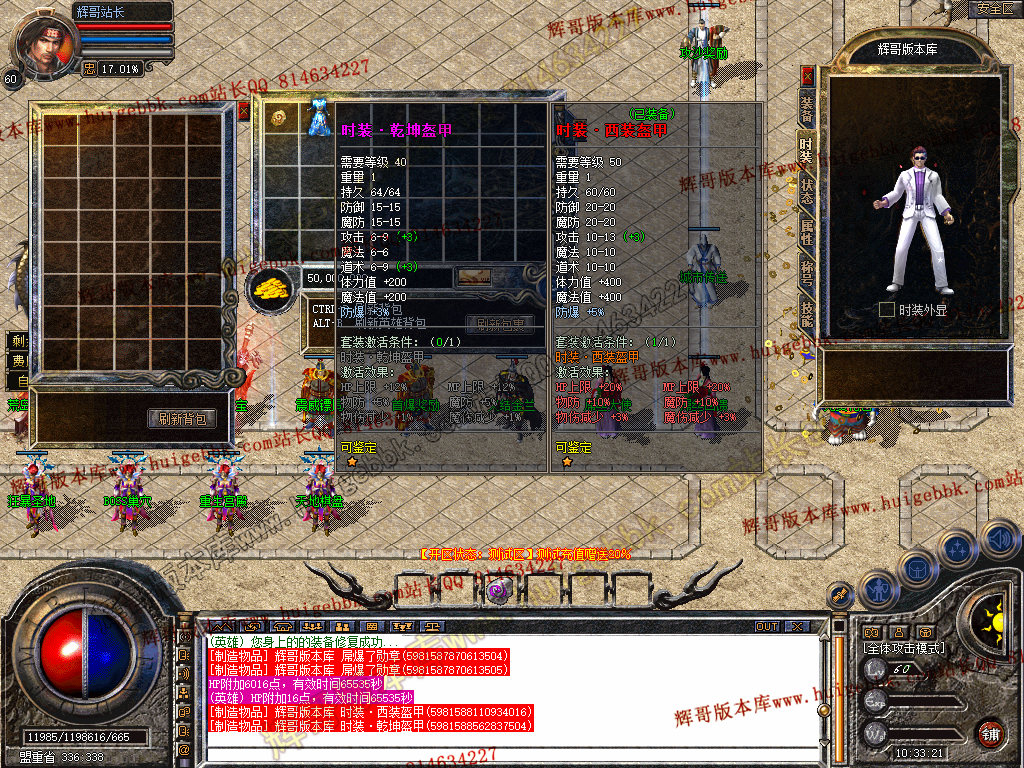Switch to the 技能 skills tab
The image size is (1024, 768).
tap(806, 314)
